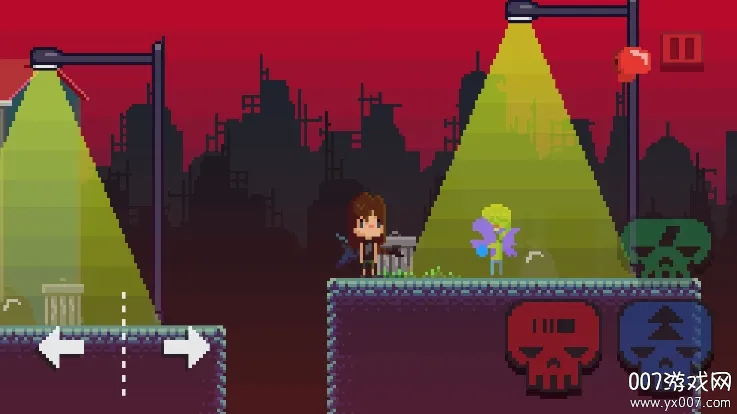Use the green skull action button
Screen dimensions: 737x414
[x=665, y=247]
